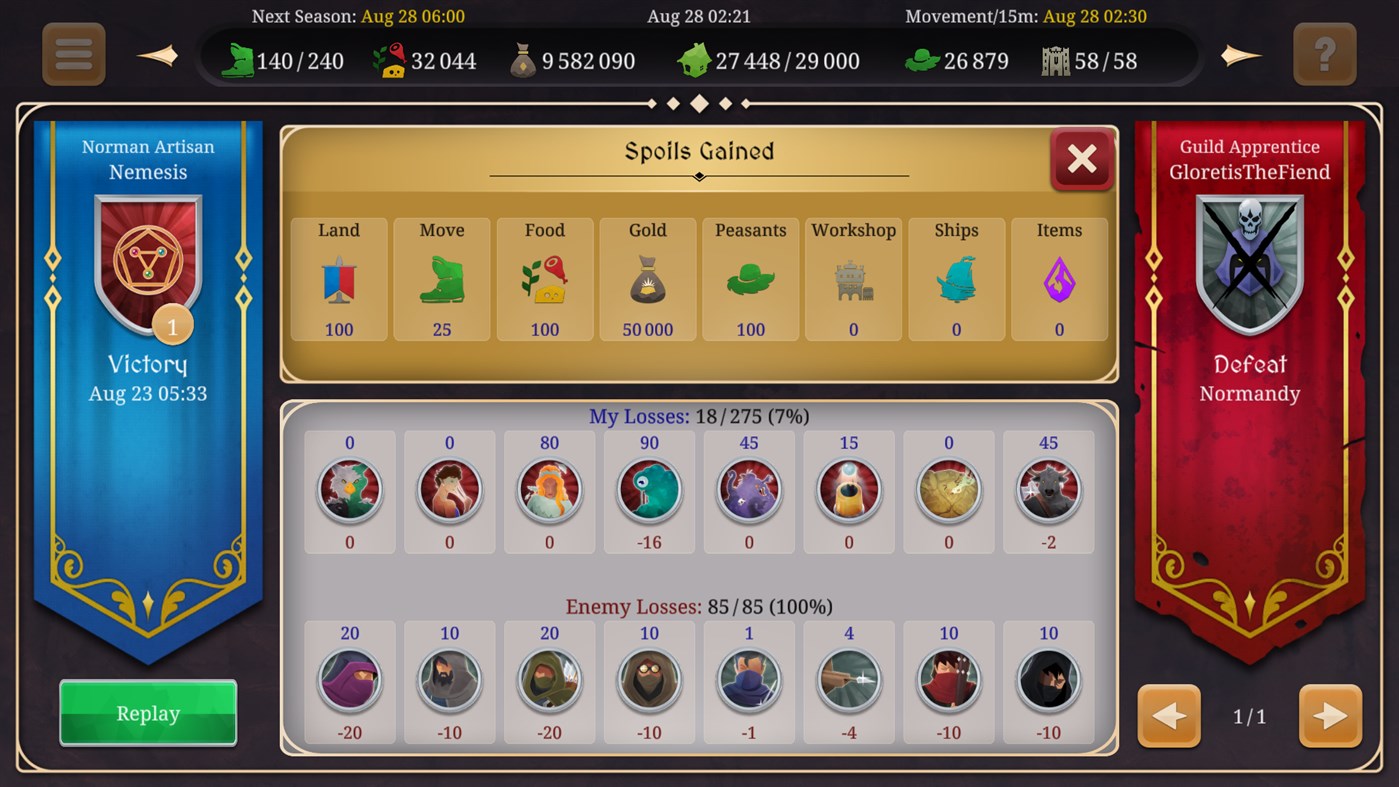Open the hamburger menu

click(x=73, y=55)
